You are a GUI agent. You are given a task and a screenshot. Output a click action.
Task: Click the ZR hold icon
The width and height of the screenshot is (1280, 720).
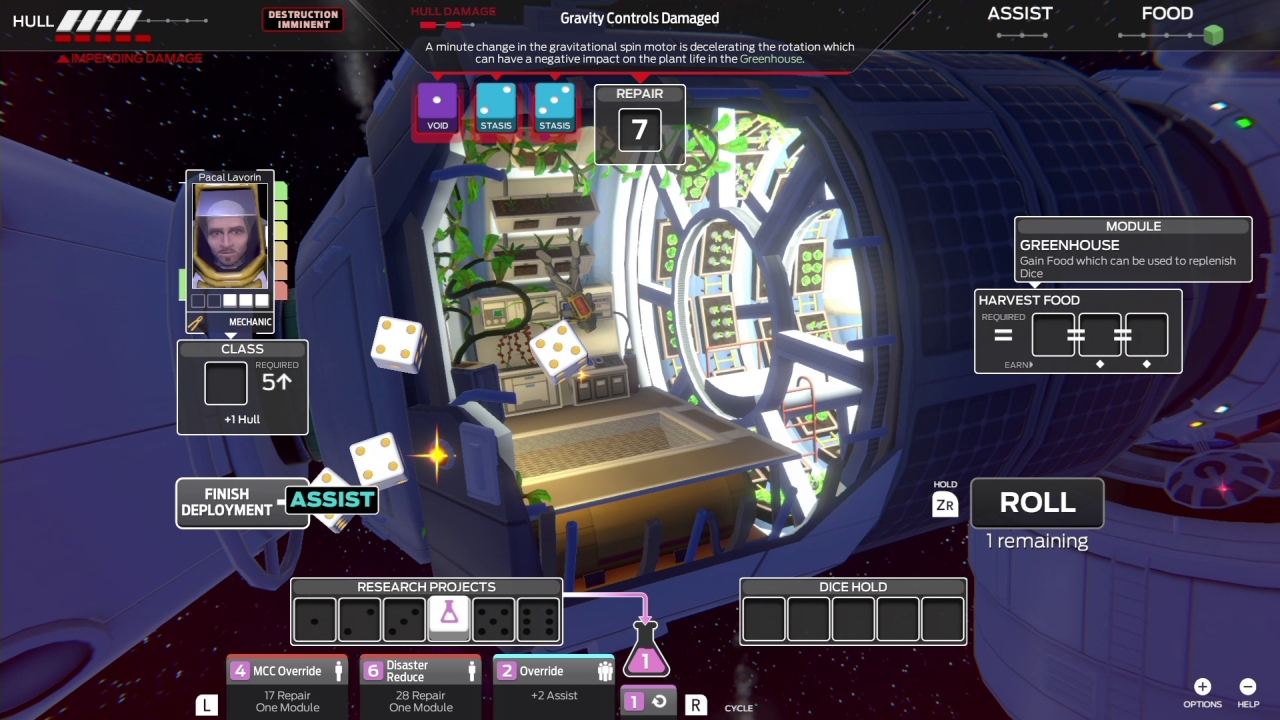pyautogui.click(x=944, y=505)
